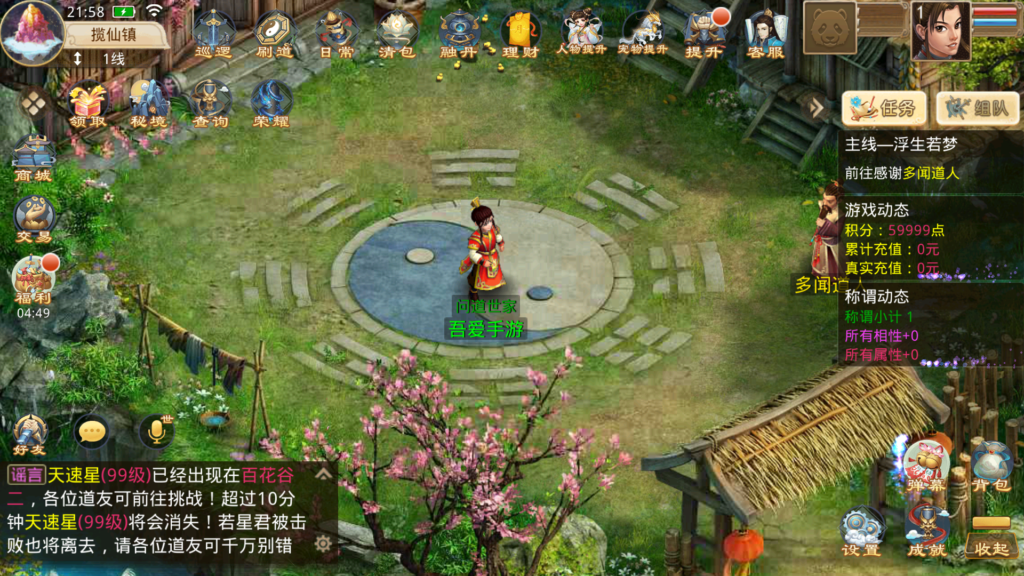
Task: Open the 日常 daily activities icon
Action: (336, 33)
